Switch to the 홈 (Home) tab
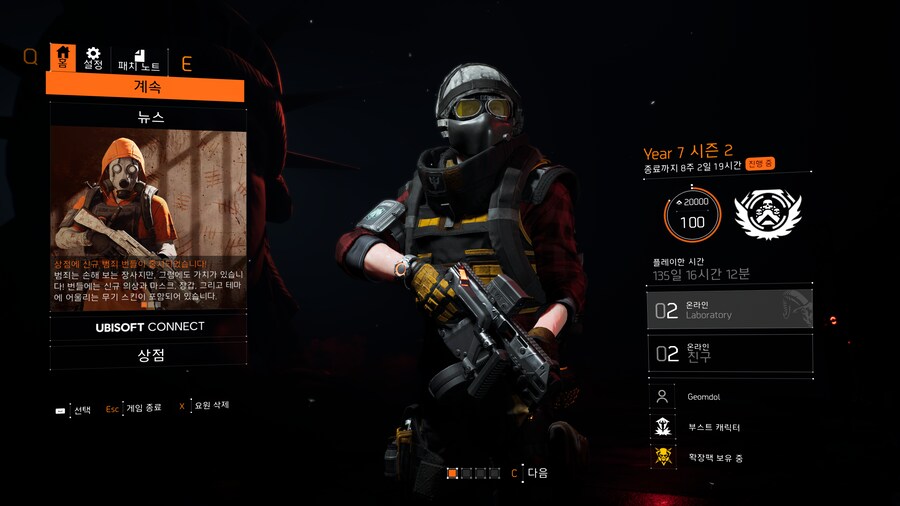 [63, 58]
